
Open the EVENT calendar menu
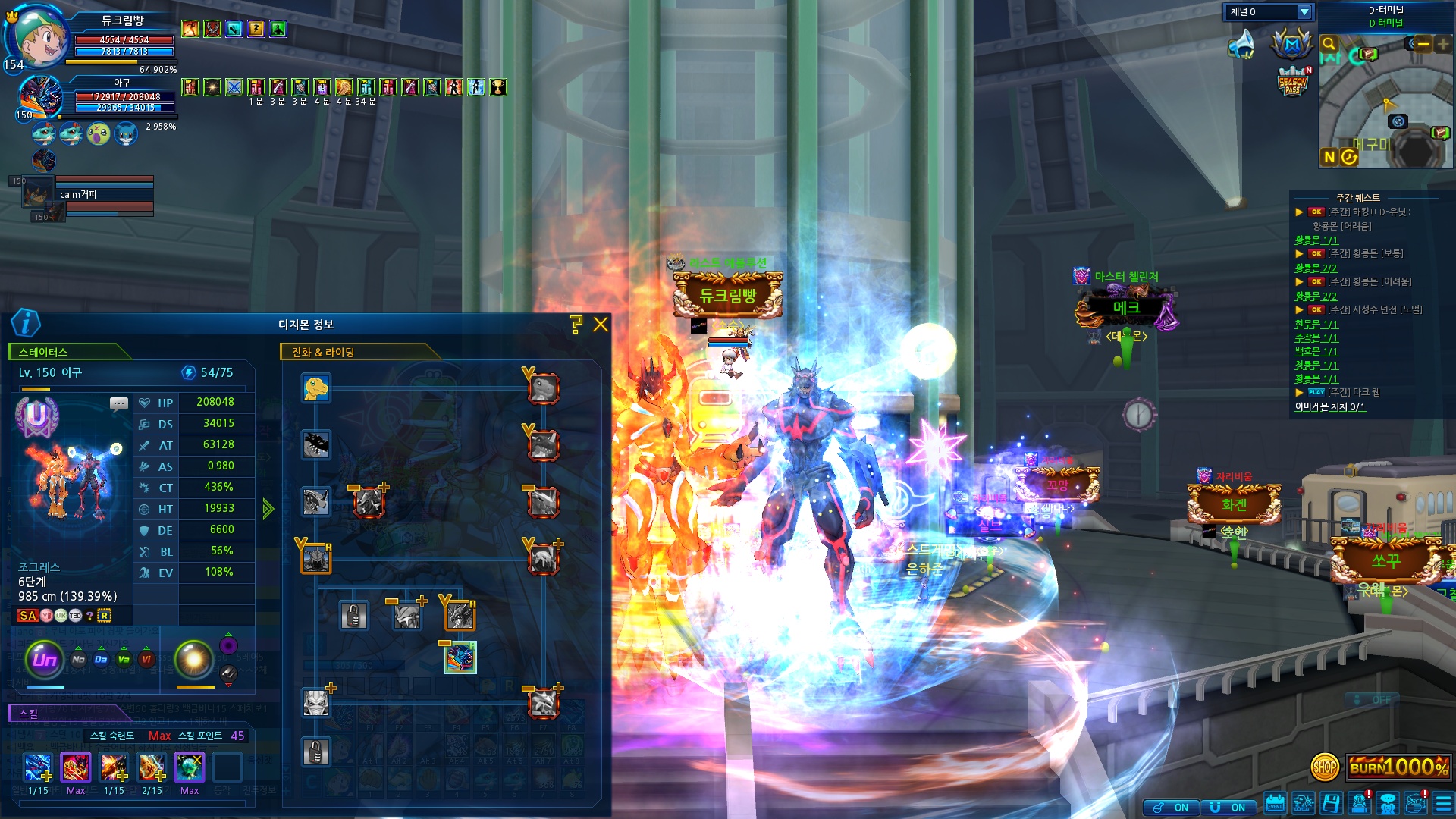[x=1275, y=803]
